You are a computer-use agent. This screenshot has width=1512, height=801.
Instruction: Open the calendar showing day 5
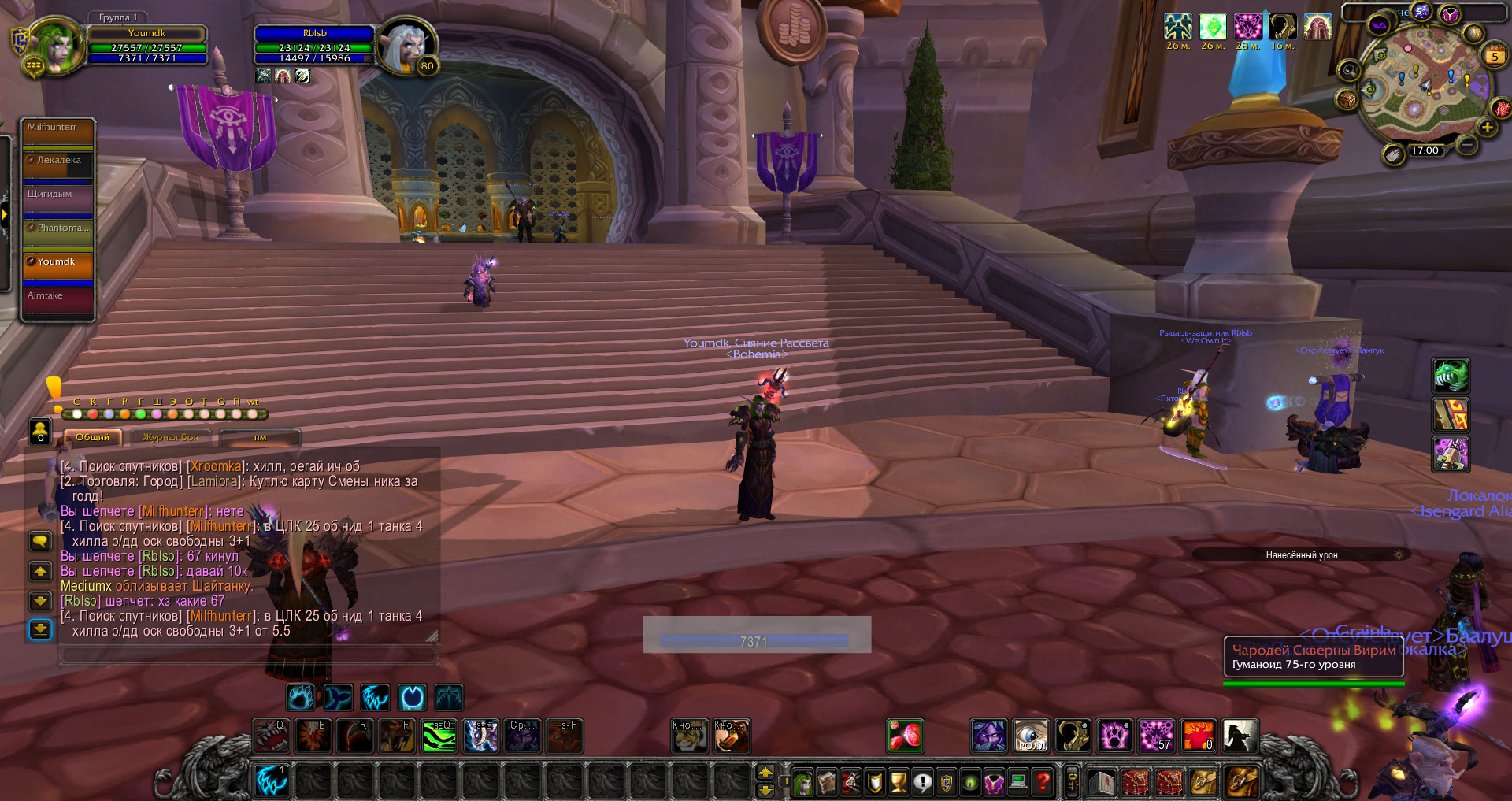[1494, 56]
